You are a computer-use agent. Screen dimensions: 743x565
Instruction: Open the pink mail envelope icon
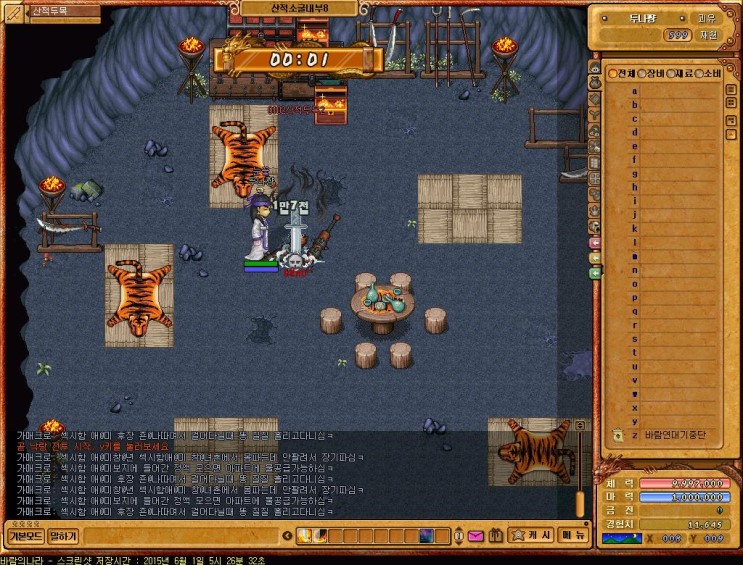click(x=475, y=536)
